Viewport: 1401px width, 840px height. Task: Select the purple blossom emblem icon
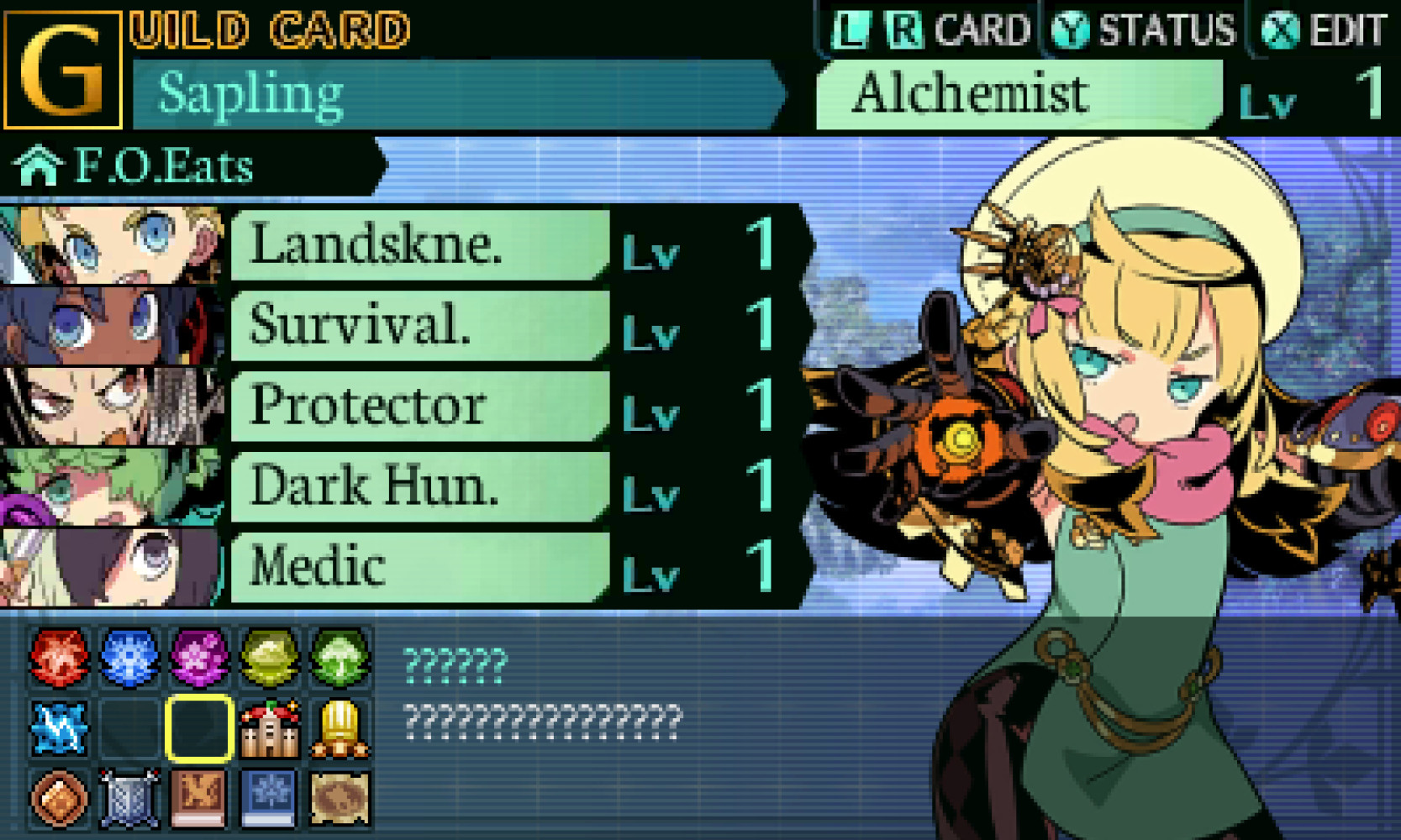click(201, 657)
